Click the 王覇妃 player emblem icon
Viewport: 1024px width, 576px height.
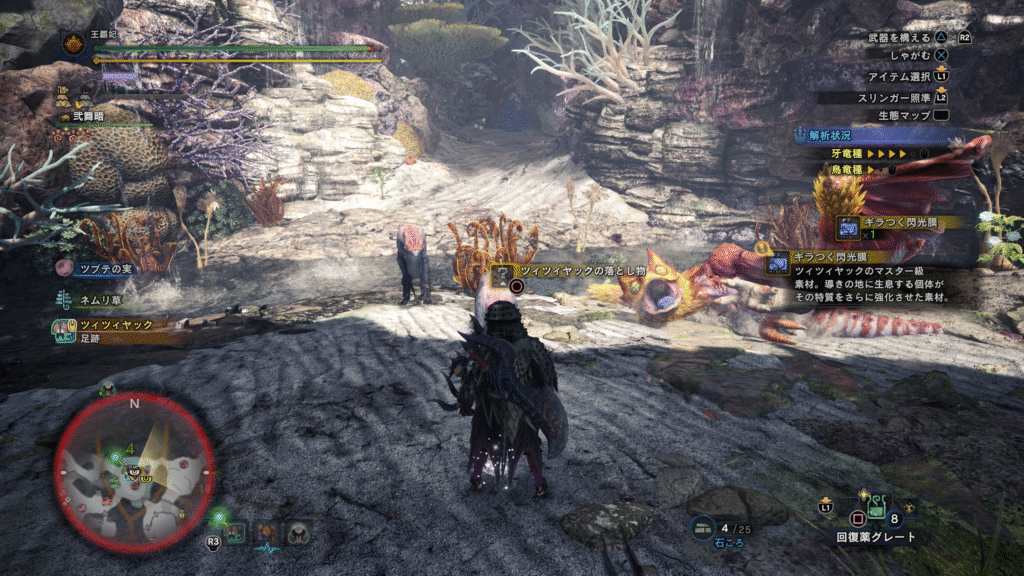click(x=73, y=44)
